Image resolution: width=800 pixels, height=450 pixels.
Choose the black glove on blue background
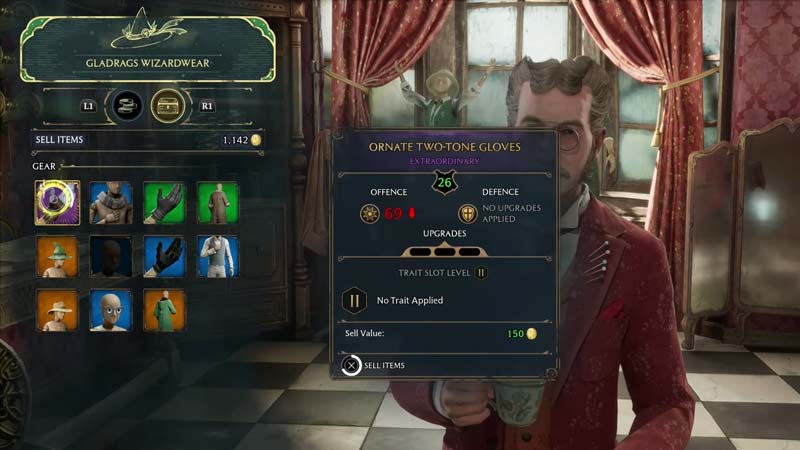coord(164,256)
